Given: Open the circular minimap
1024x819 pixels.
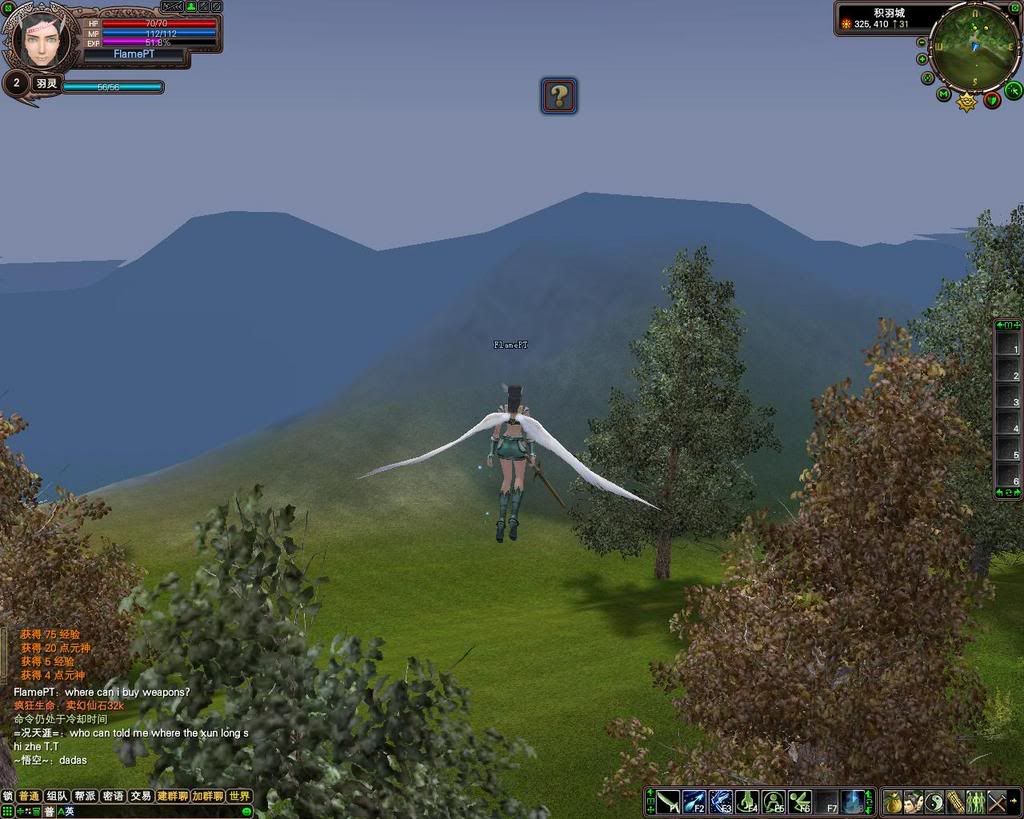Looking at the screenshot, I should point(974,45).
